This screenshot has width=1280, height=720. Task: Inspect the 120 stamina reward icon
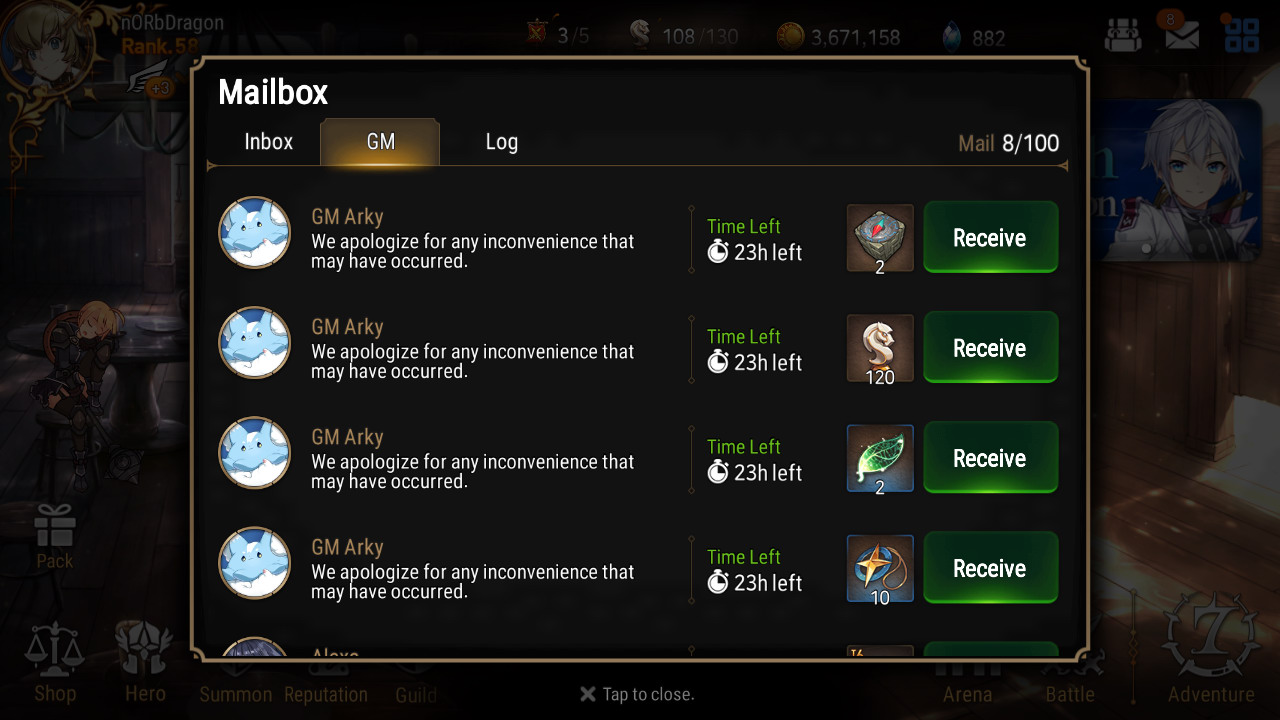[880, 348]
